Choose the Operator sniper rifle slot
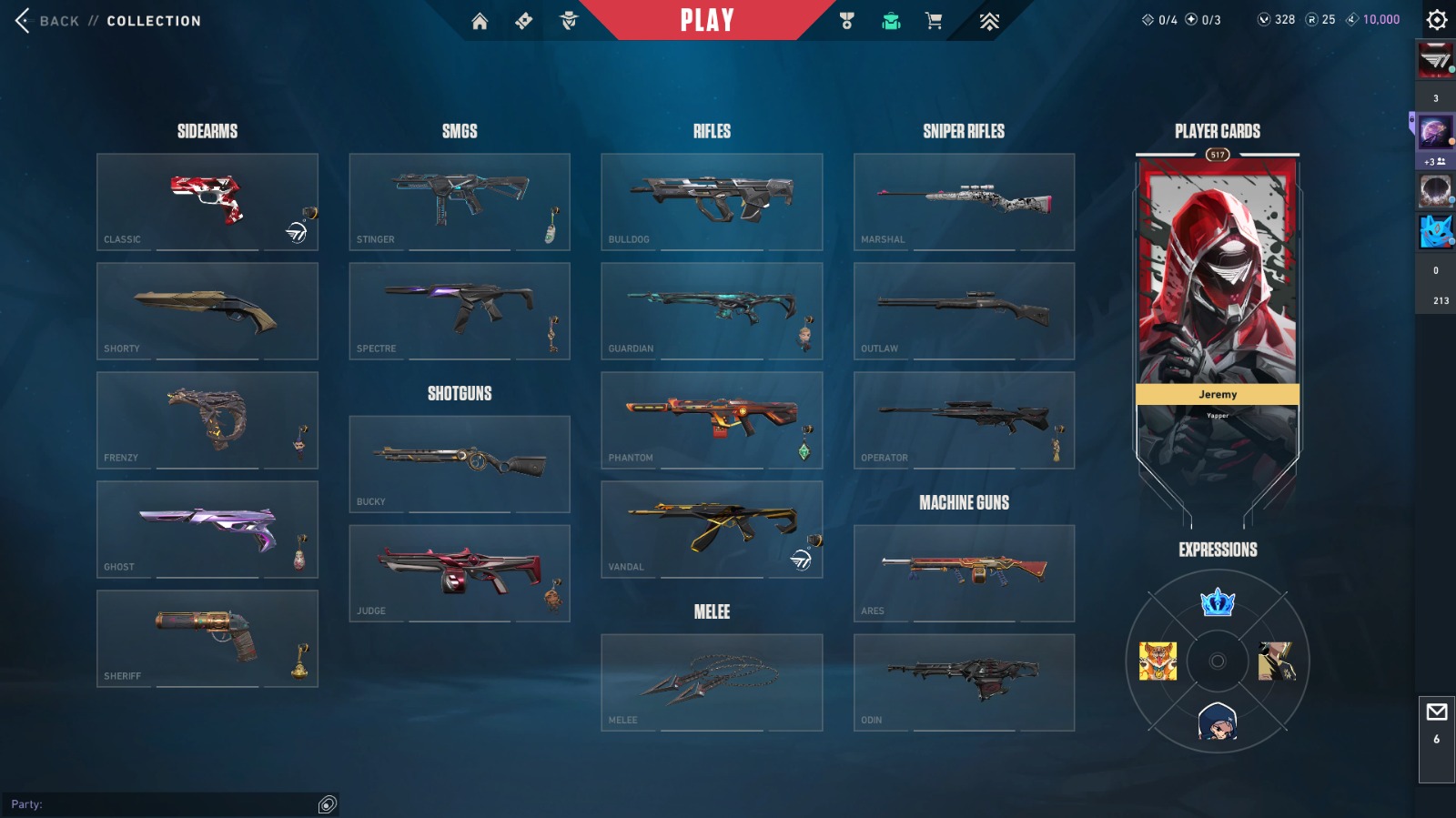This screenshot has width=1456, height=818. tap(964, 419)
